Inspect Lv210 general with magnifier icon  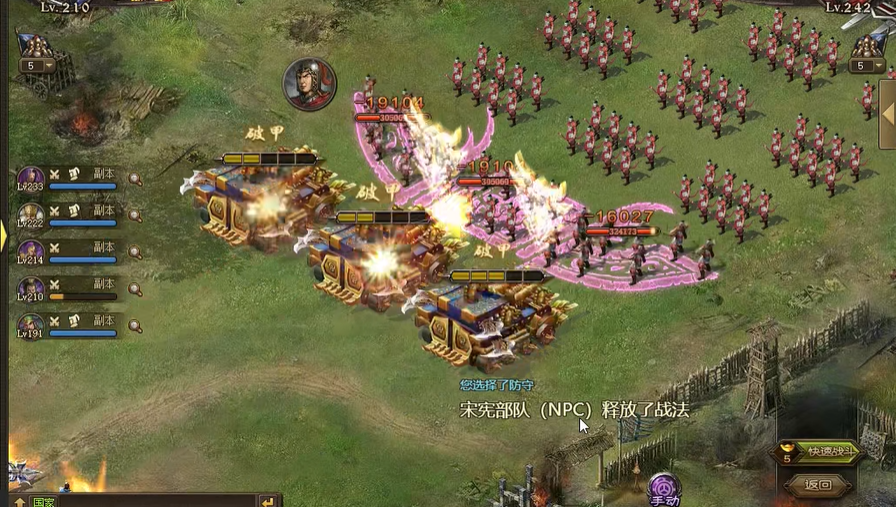[x=135, y=290]
